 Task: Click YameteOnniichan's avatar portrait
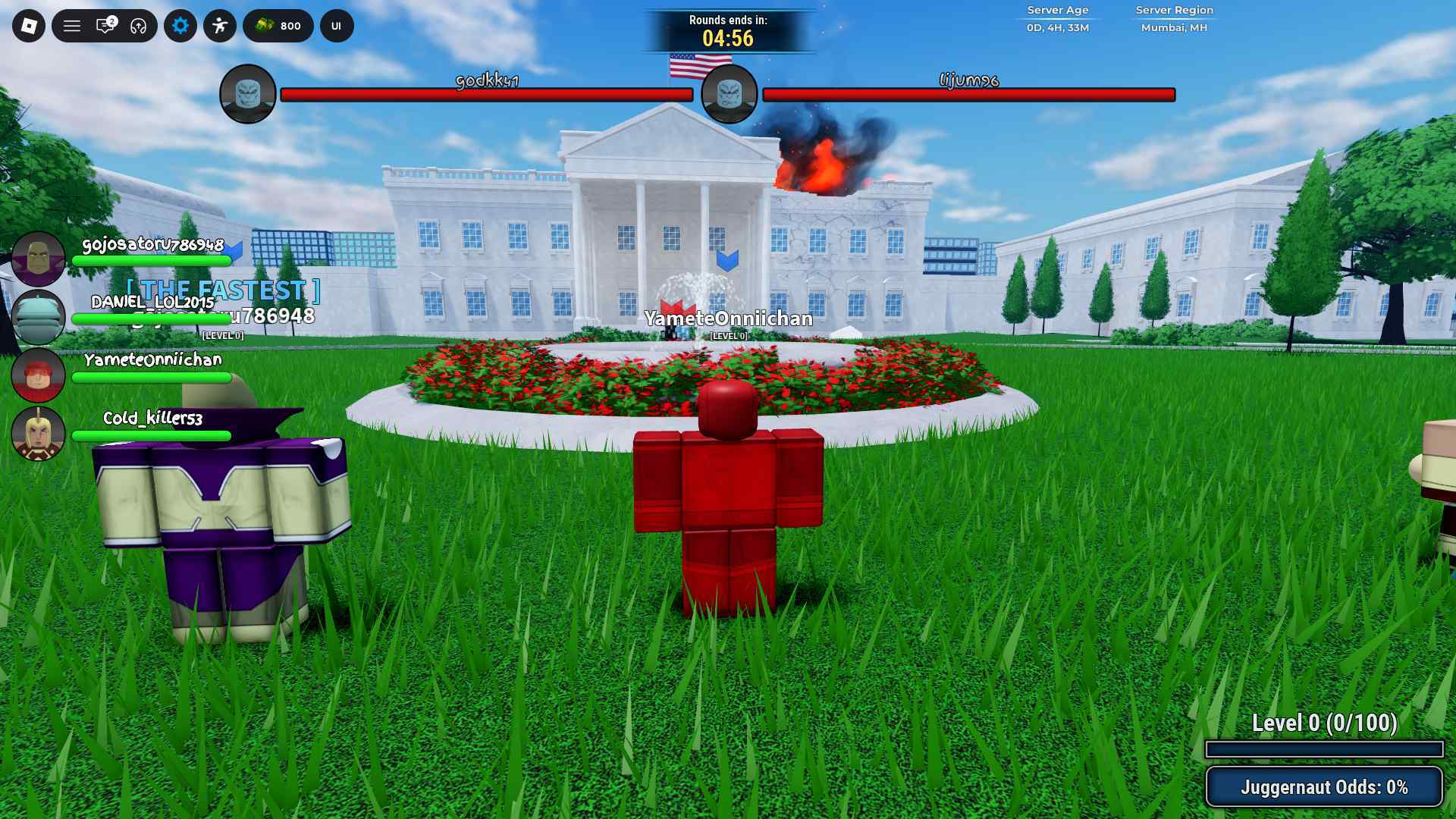click(39, 375)
